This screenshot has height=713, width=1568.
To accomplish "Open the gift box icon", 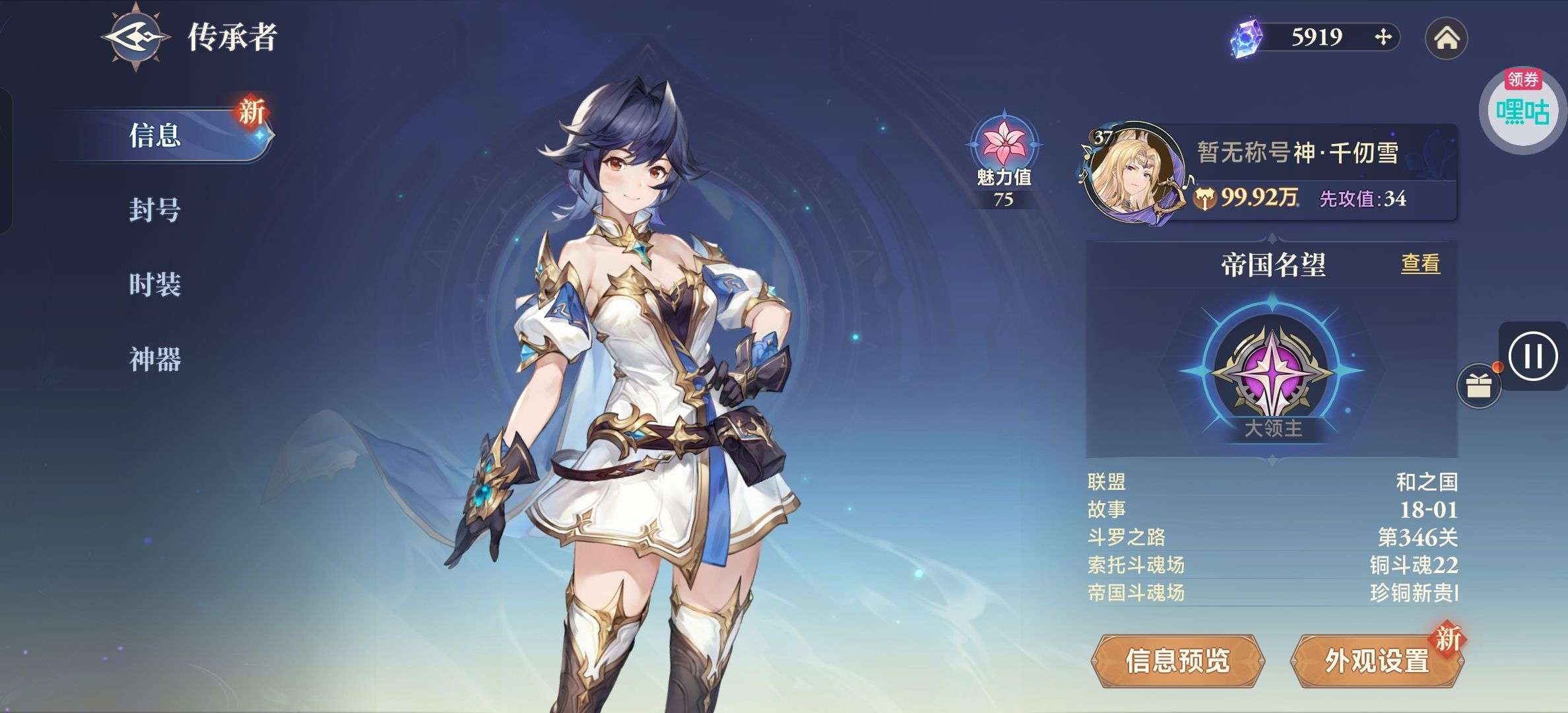I will [1479, 386].
